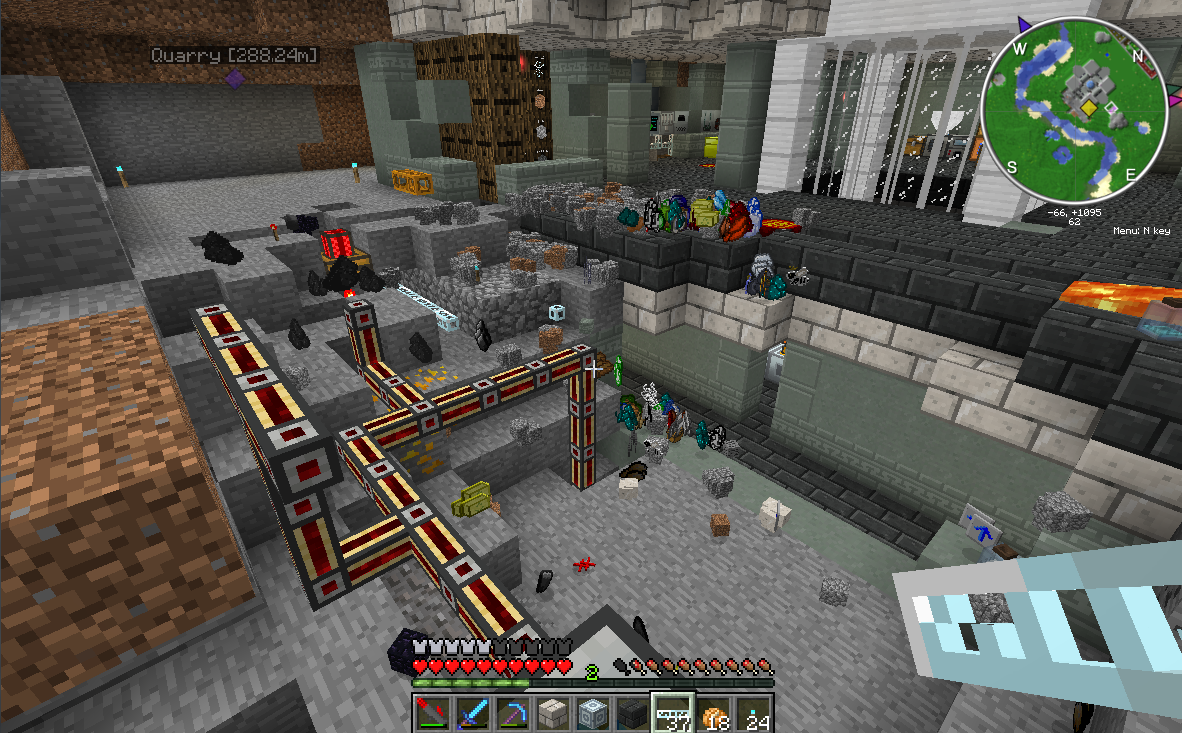
Task: Click the blue waypoint arrow on minimap edge
Action: [x=1023, y=22]
